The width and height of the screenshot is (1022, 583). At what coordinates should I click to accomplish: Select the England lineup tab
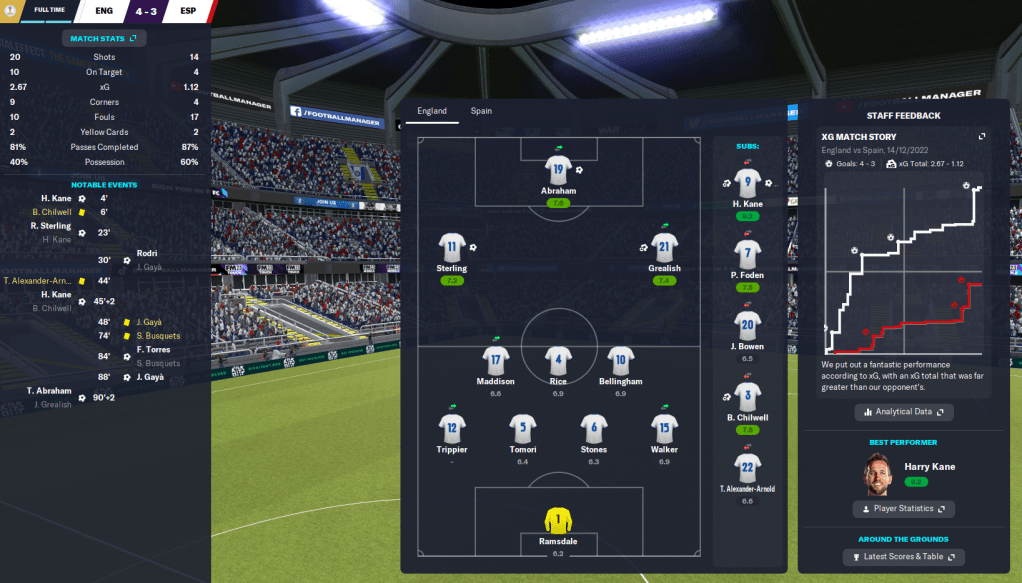(x=432, y=111)
